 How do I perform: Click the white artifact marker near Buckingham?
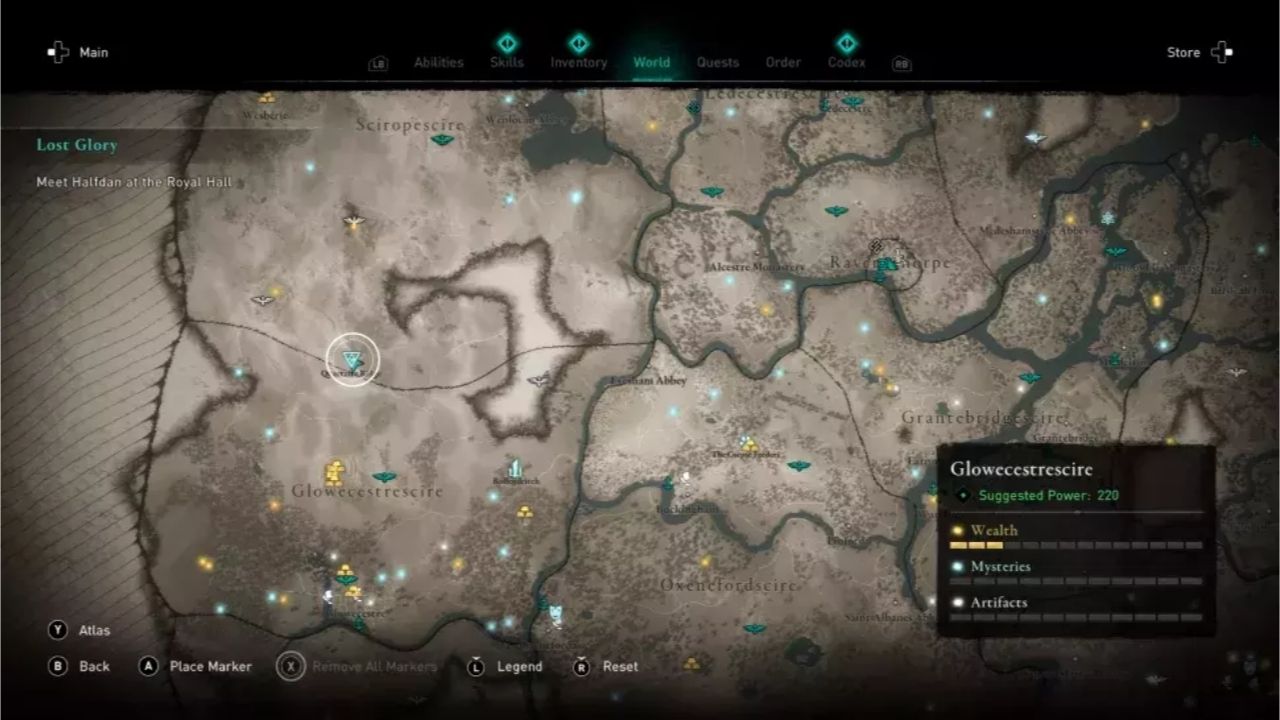point(686,478)
